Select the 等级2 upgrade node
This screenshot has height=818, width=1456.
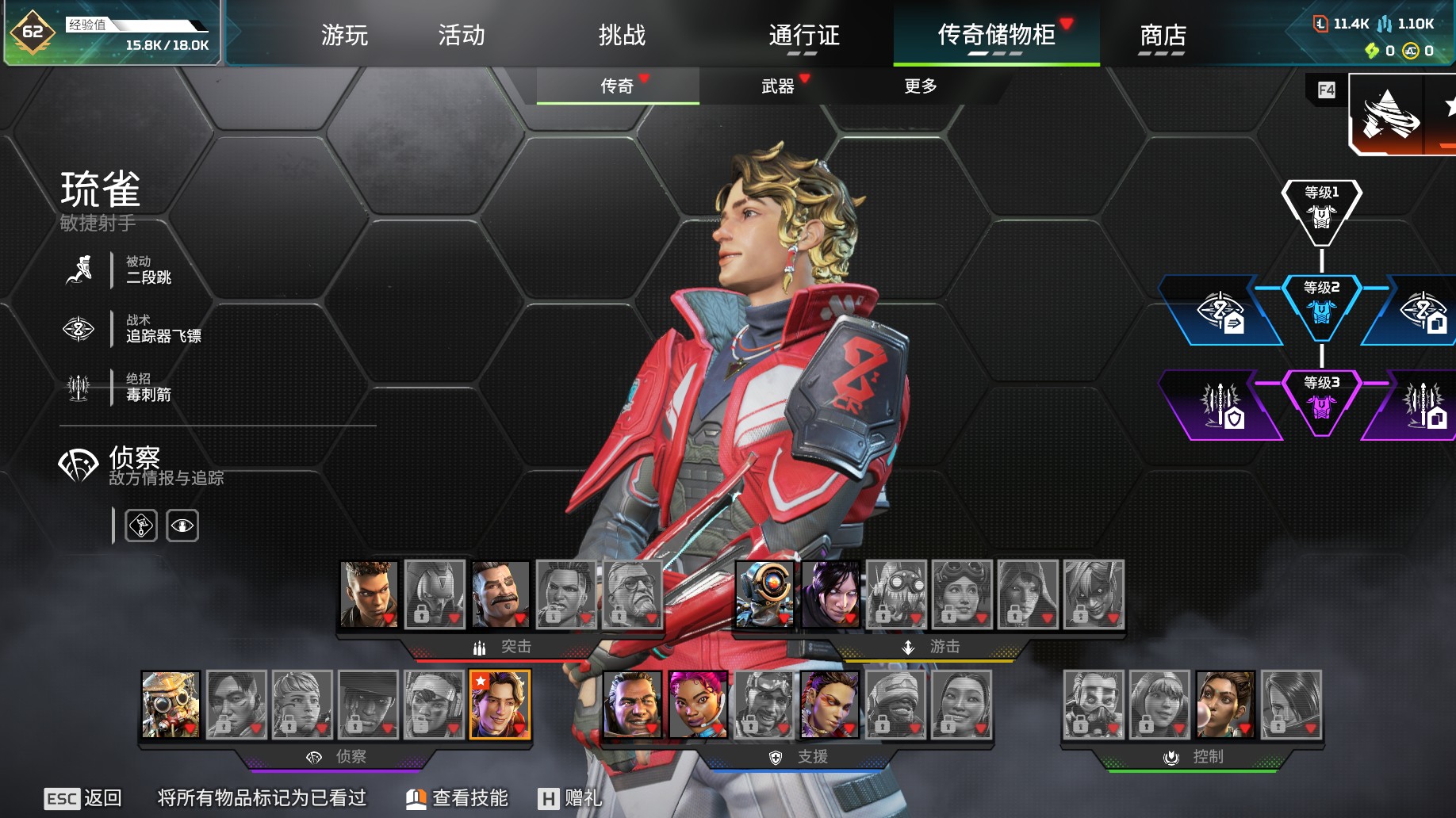[1321, 305]
